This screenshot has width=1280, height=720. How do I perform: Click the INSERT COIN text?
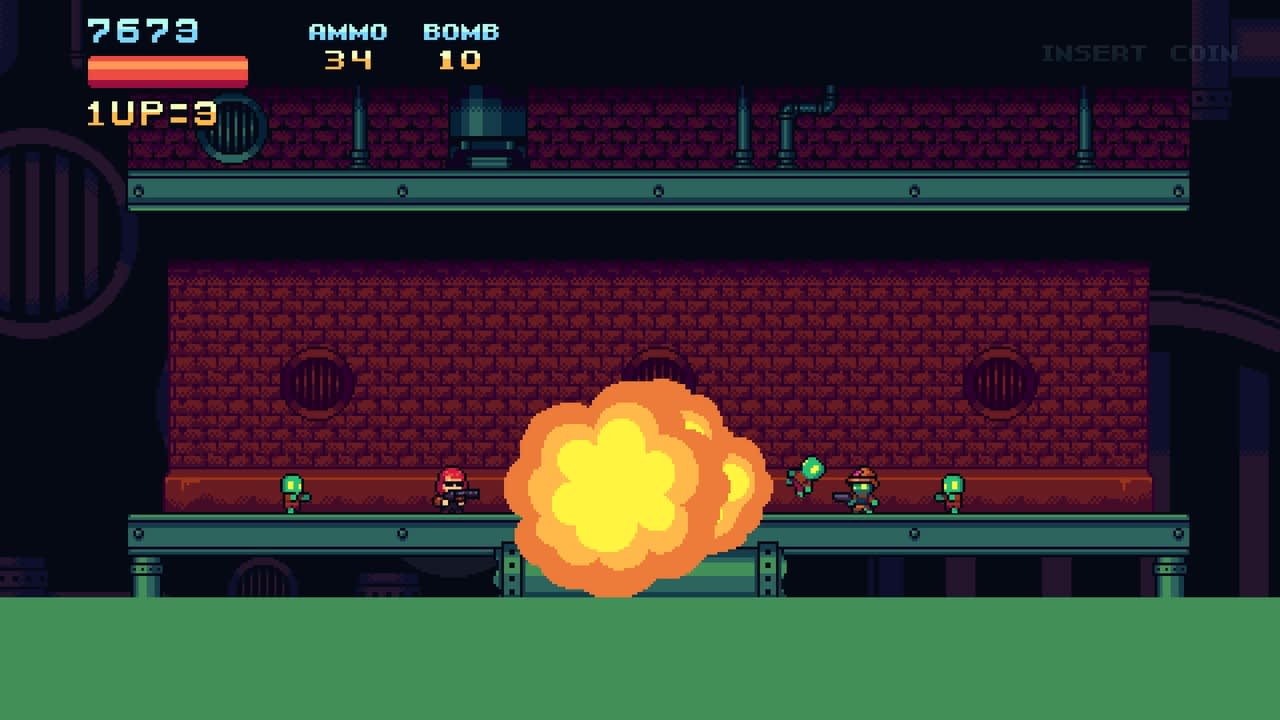[x=1138, y=52]
